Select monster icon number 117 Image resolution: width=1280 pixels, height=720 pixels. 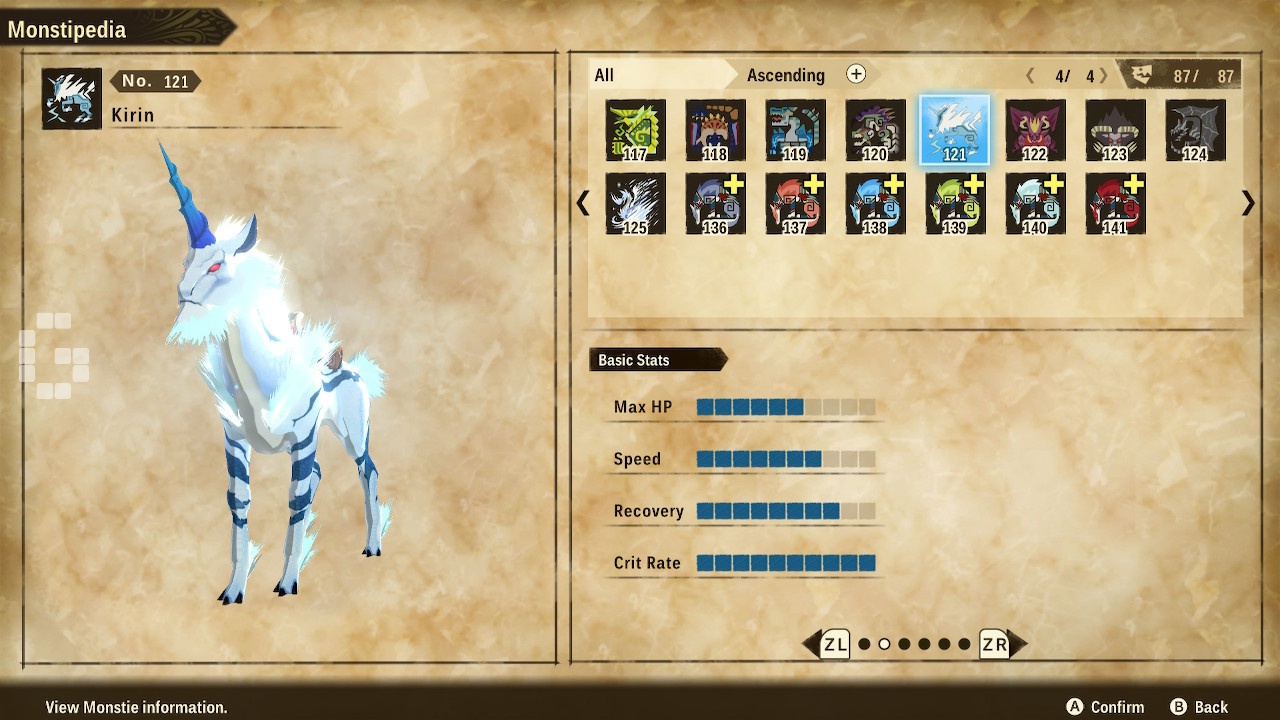tap(635, 130)
